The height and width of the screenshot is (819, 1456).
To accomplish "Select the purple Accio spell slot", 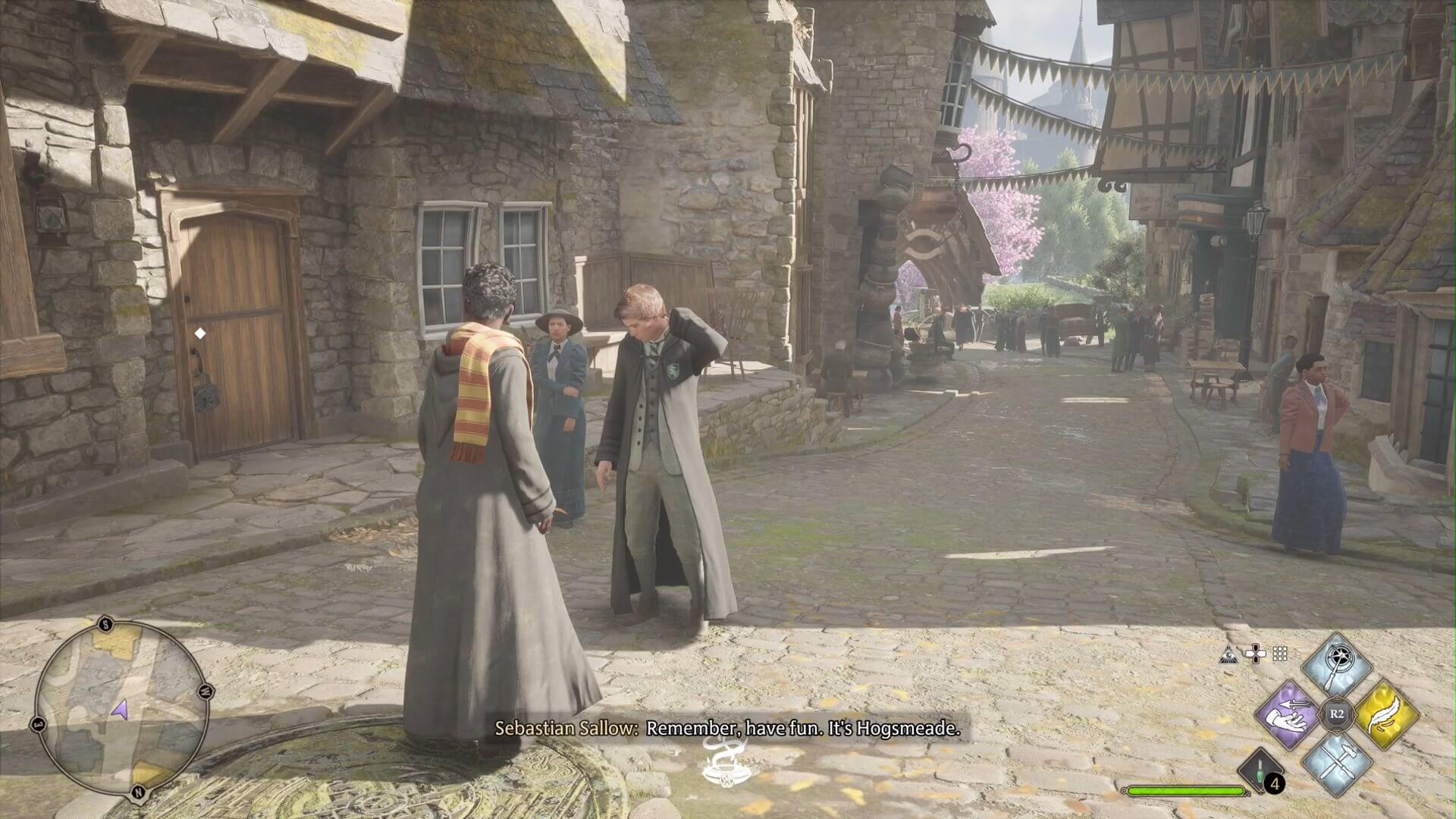I will 1288,716.
